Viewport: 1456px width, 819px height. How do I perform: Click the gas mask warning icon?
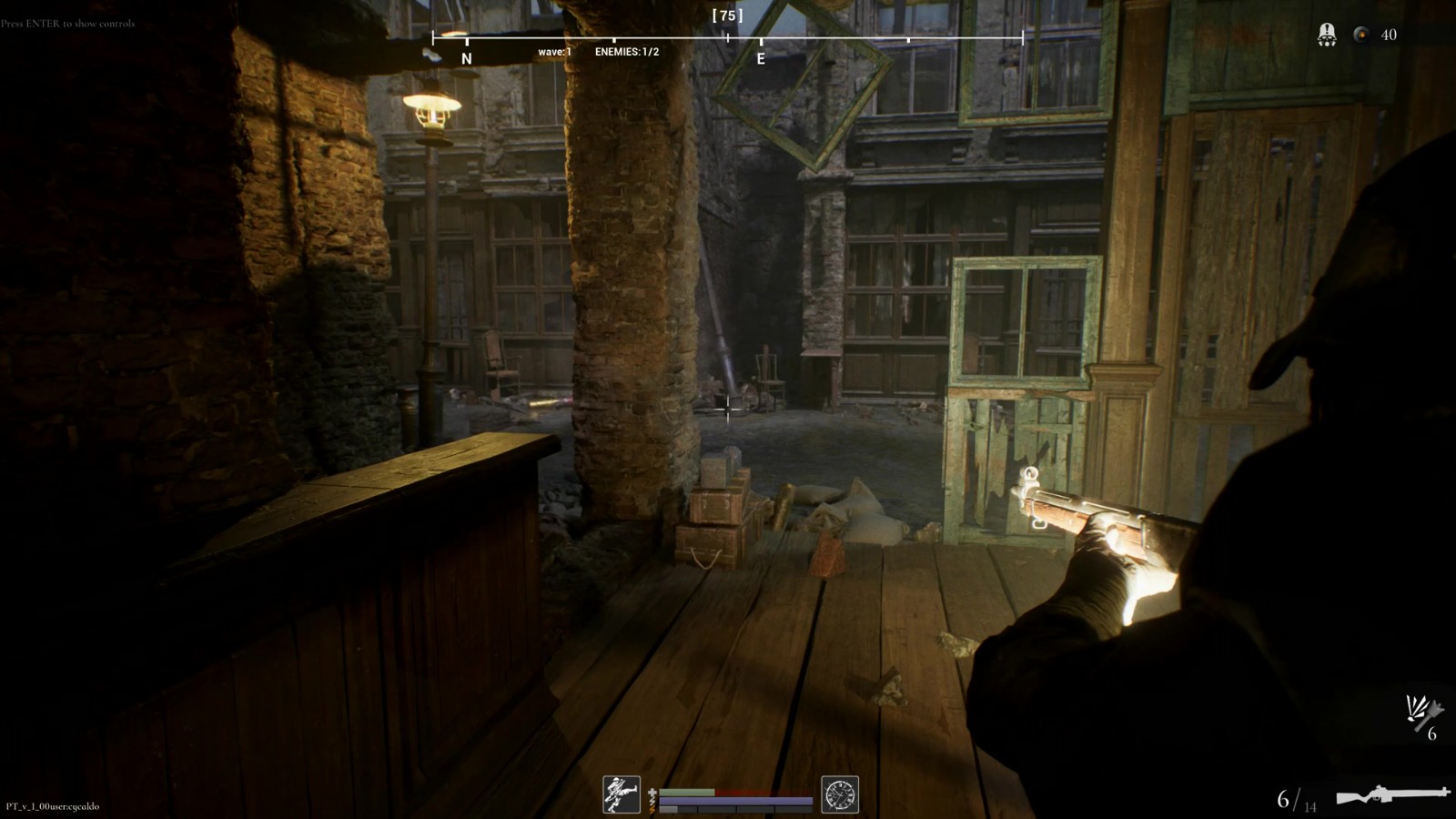click(1327, 35)
